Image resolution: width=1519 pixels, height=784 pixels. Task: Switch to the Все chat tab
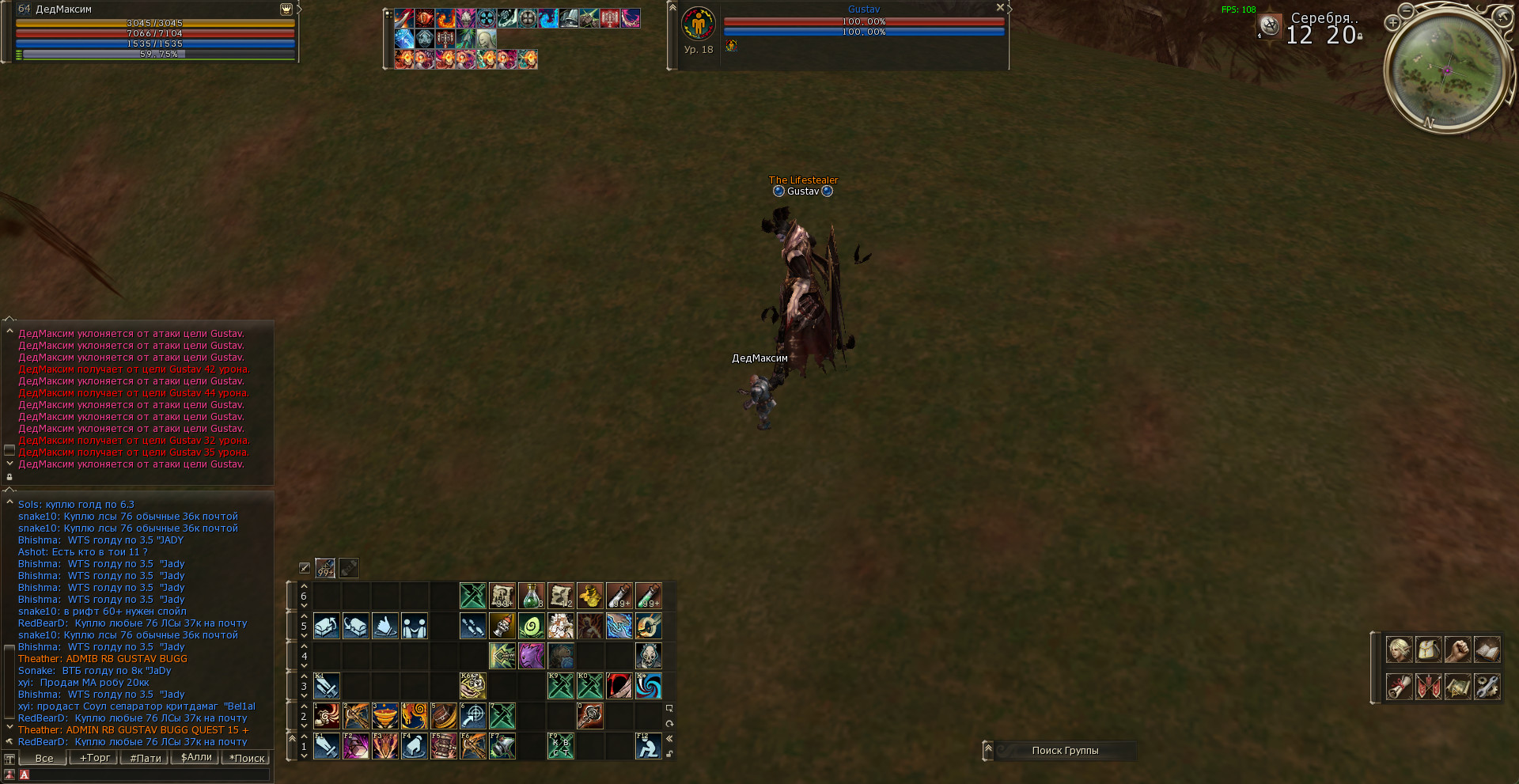(44, 758)
